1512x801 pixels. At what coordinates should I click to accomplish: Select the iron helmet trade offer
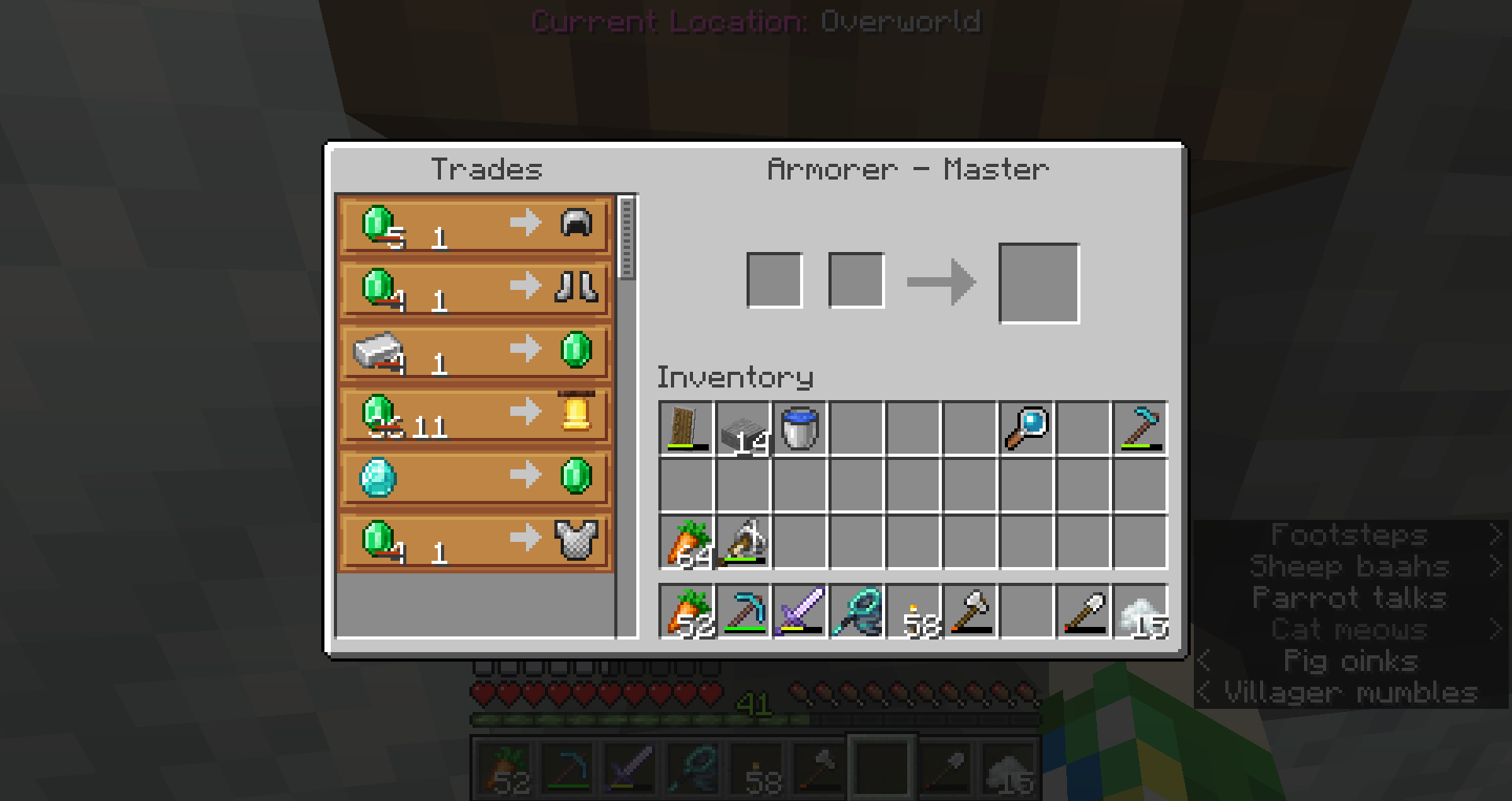pos(475,225)
